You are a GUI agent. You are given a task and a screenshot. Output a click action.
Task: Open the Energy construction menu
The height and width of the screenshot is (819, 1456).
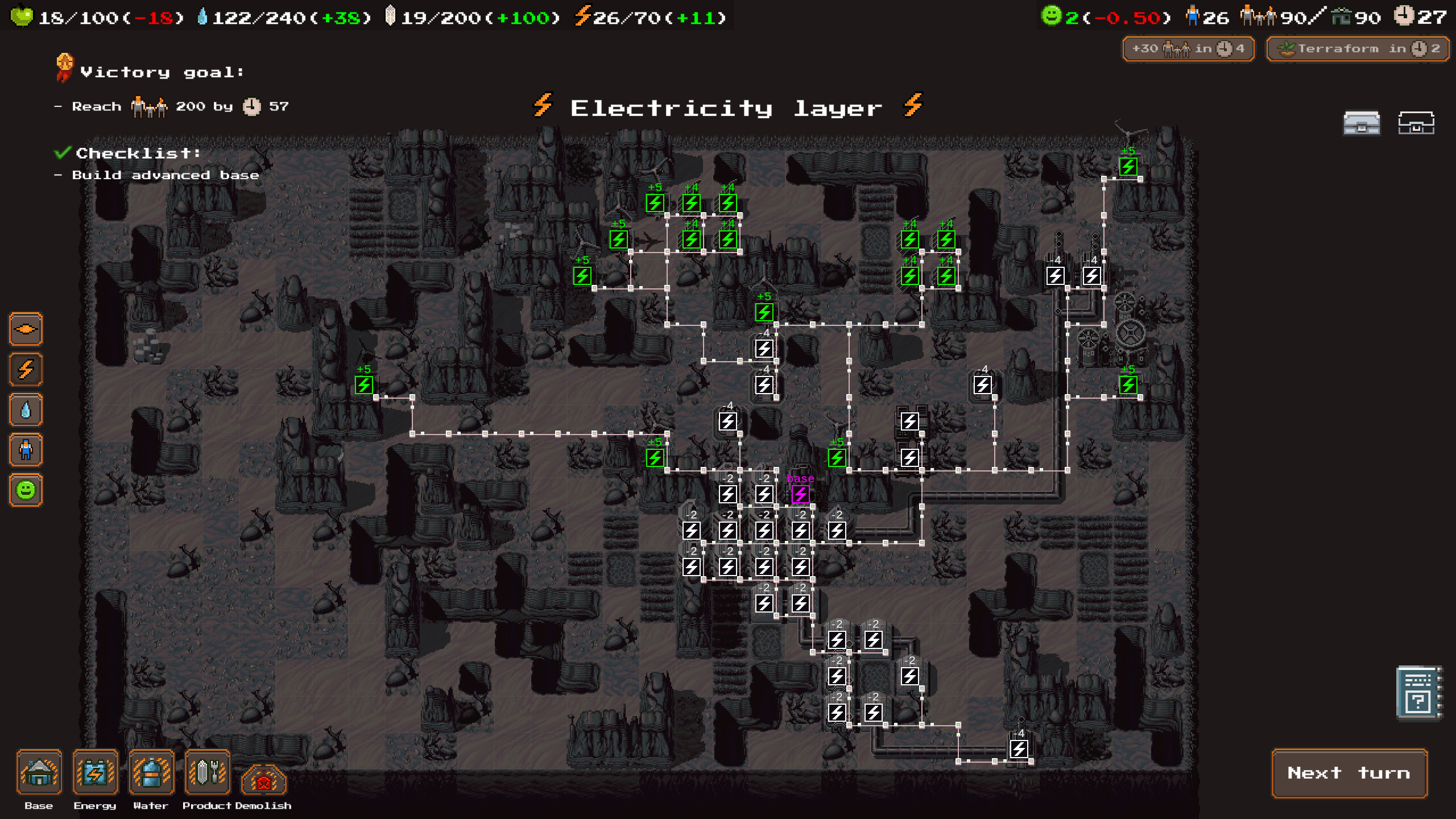pyautogui.click(x=94, y=773)
